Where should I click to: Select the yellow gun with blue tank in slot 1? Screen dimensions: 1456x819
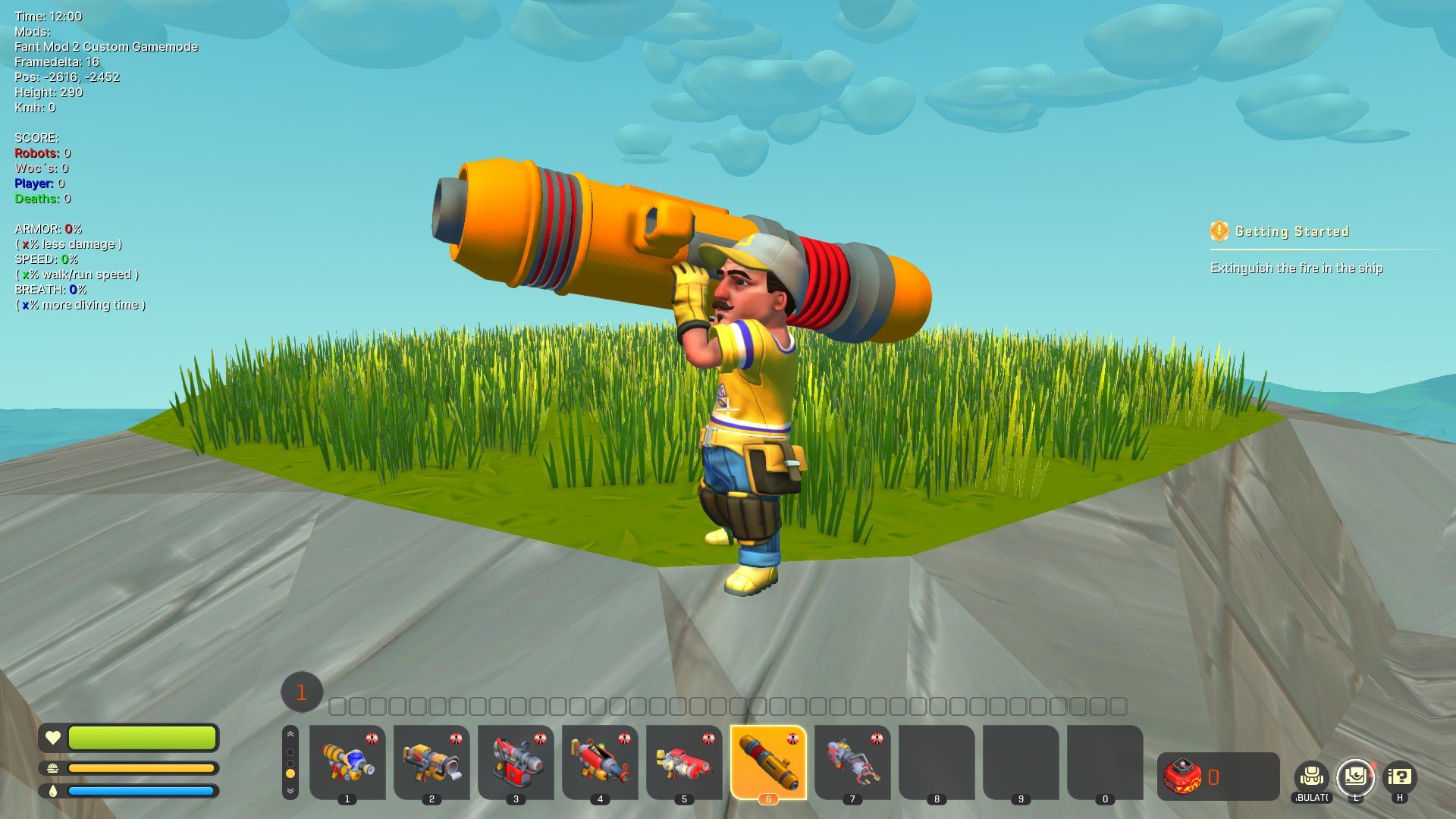click(347, 761)
